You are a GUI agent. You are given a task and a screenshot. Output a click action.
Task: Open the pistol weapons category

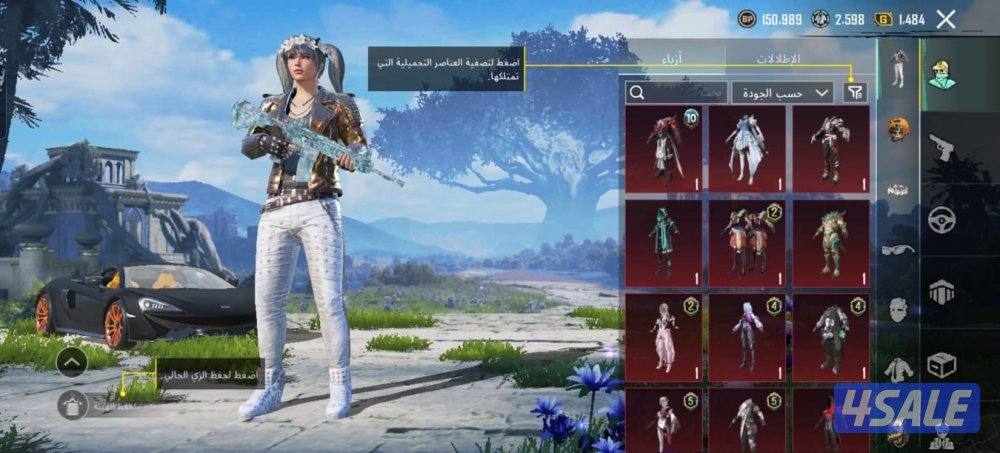click(941, 148)
